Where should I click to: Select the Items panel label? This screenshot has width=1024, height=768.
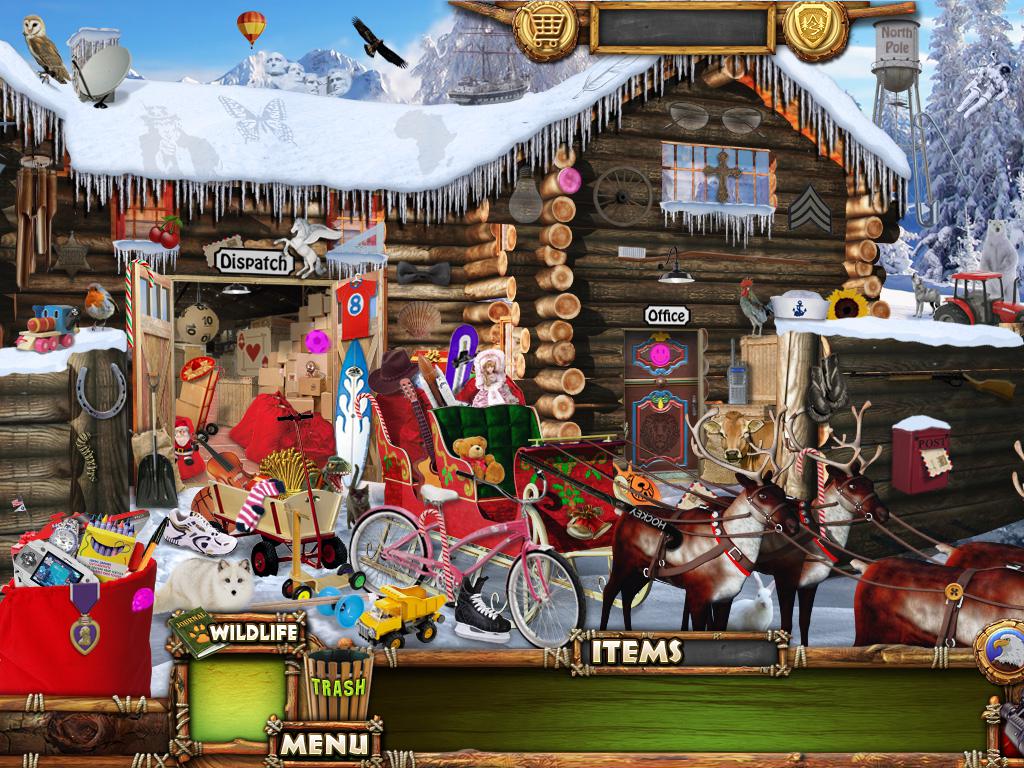tap(637, 651)
